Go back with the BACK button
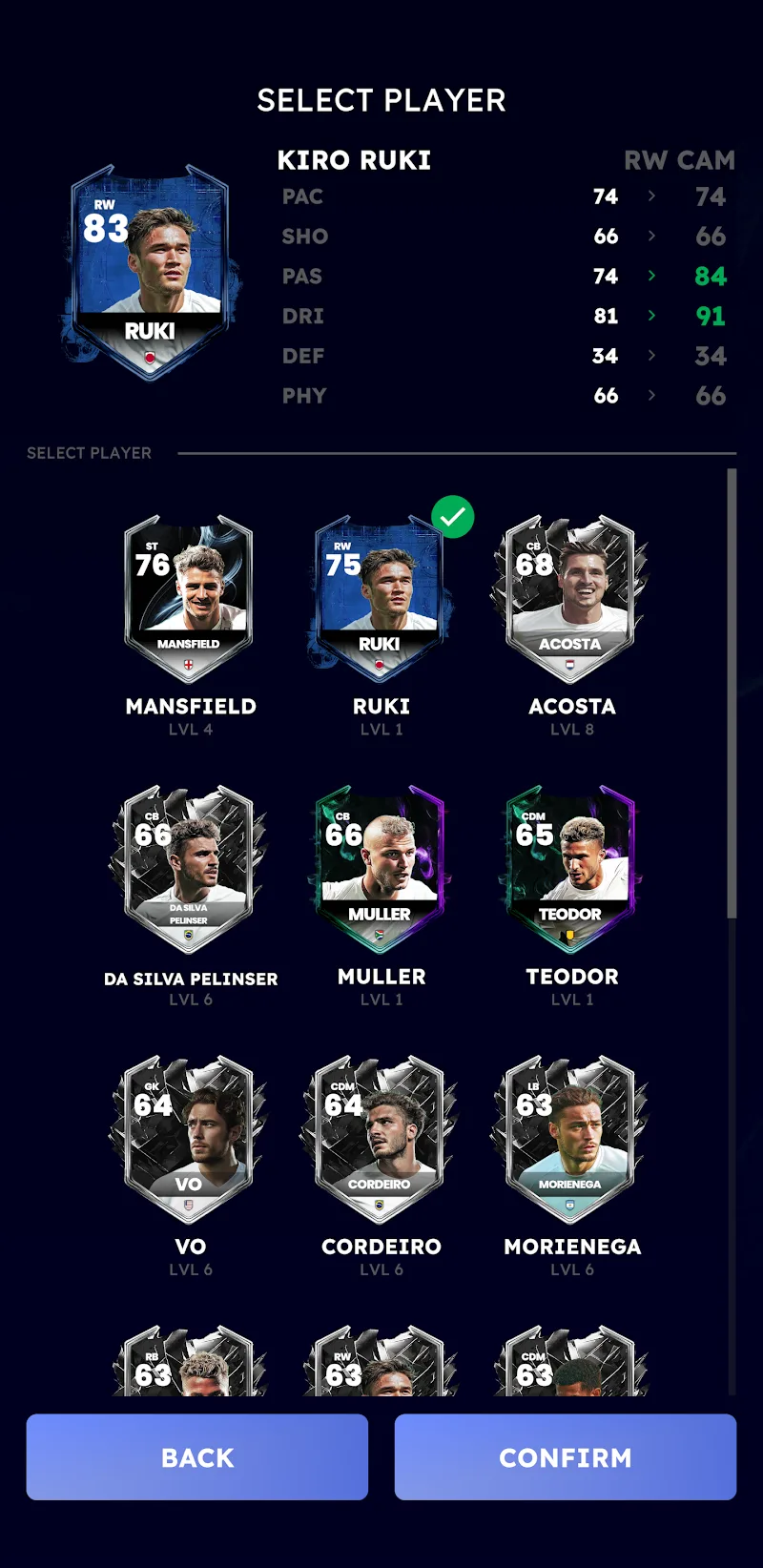The image size is (763, 1568). tap(197, 1456)
